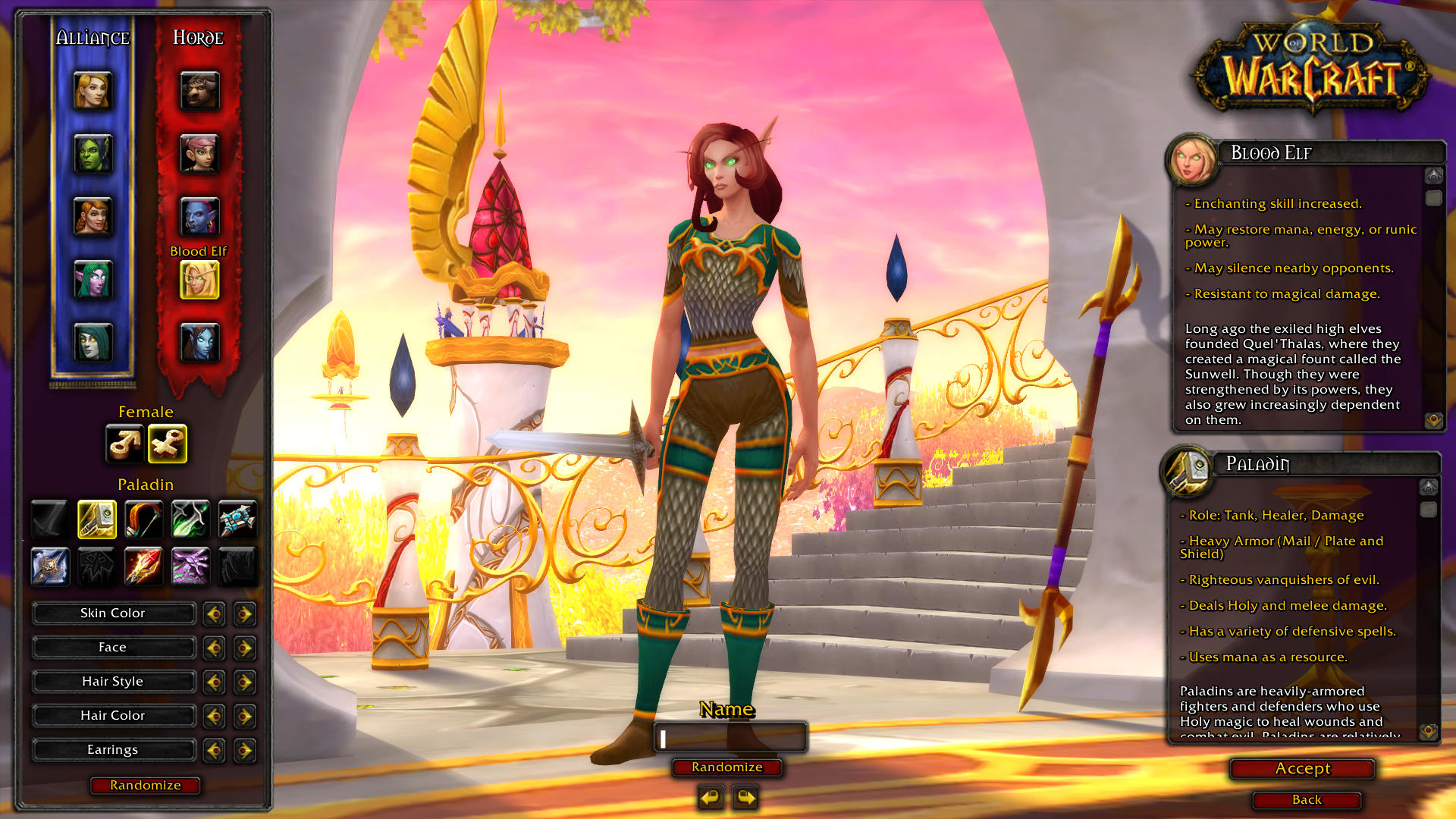1456x819 pixels.
Task: Click the right arrow next to Hair Color
Action: pyautogui.click(x=244, y=715)
